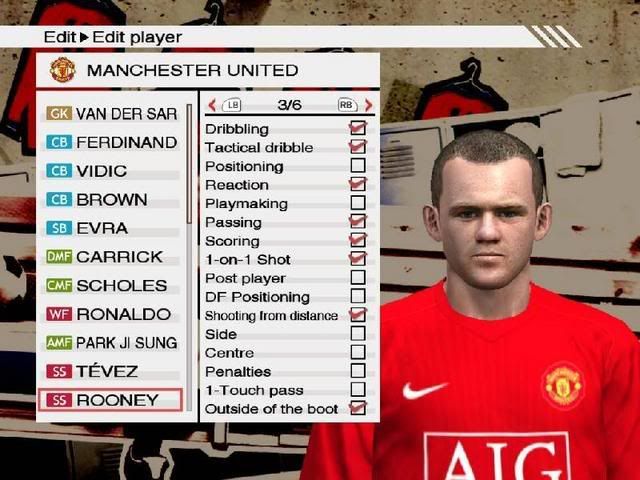Select Van der Sar in the player list
This screenshot has height=480, width=640.
coord(111,113)
